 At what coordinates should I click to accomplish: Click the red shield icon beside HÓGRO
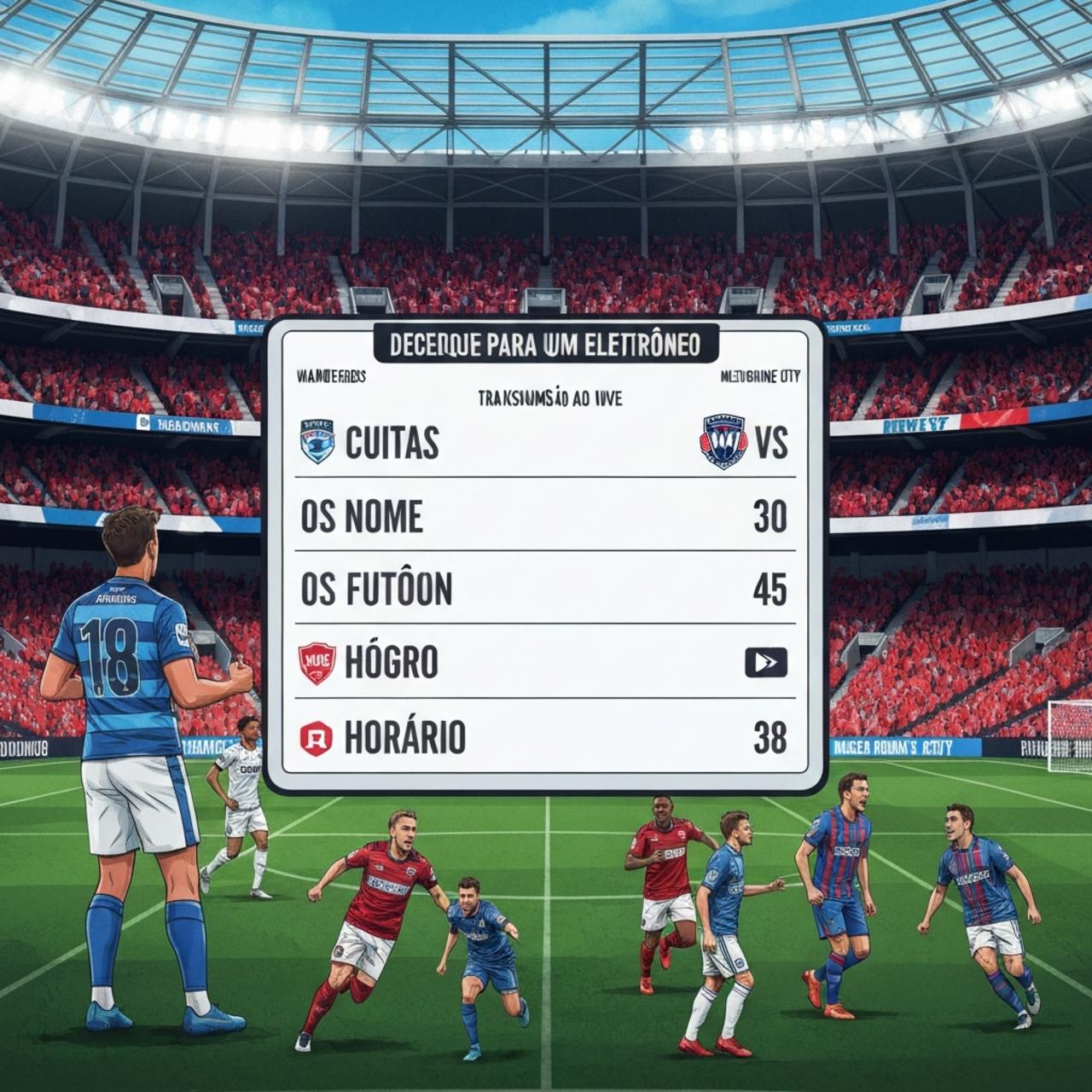pyautogui.click(x=317, y=663)
